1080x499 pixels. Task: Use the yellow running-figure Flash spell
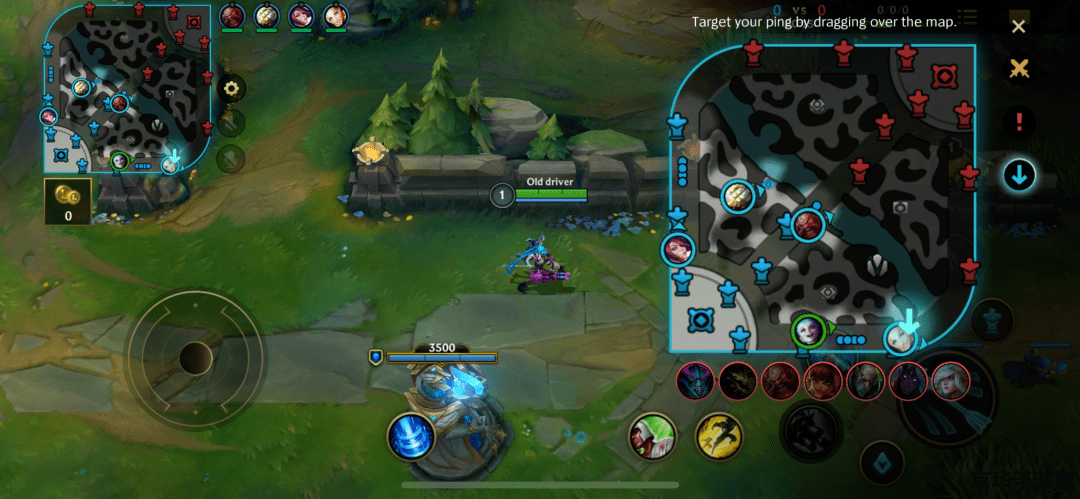pyautogui.click(x=719, y=436)
